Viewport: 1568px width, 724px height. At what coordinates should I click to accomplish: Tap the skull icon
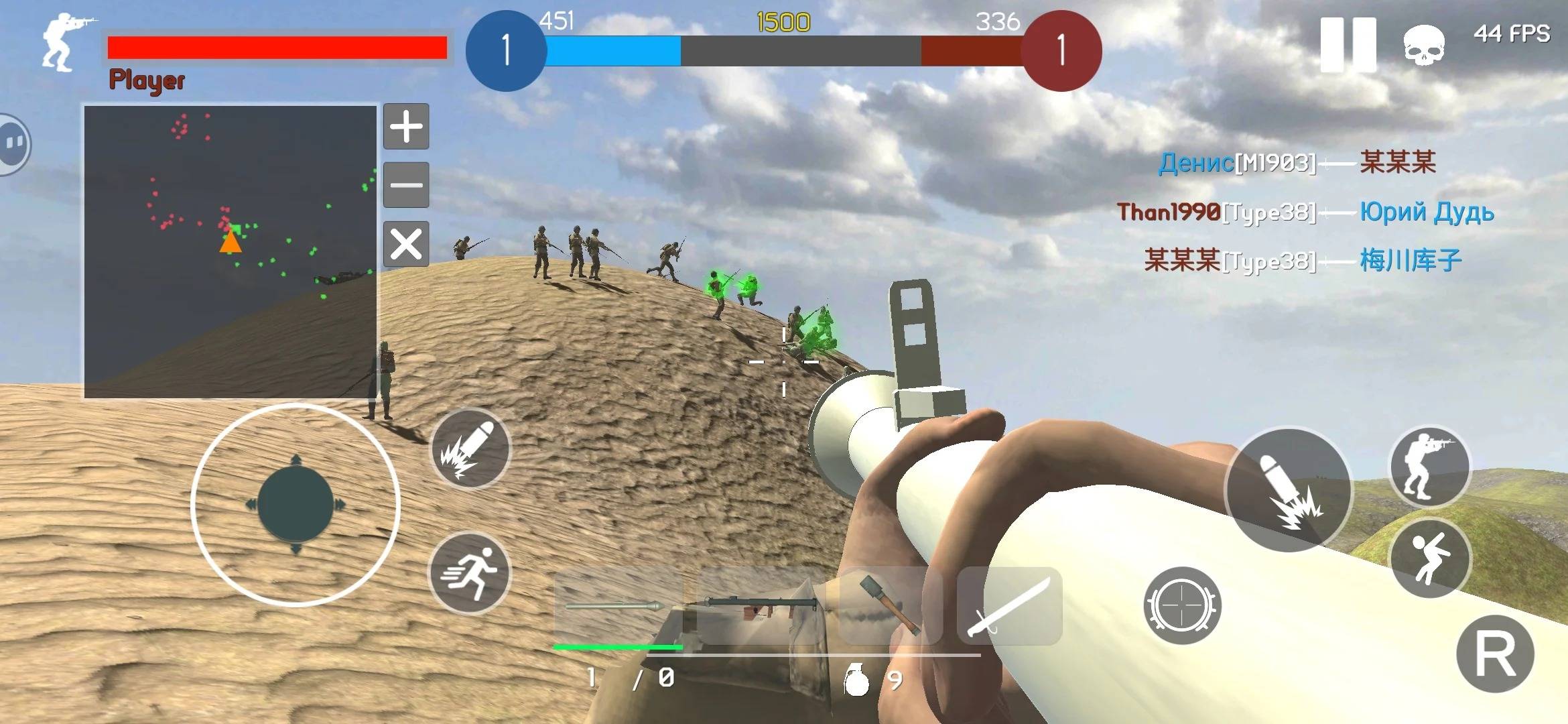click(1423, 45)
